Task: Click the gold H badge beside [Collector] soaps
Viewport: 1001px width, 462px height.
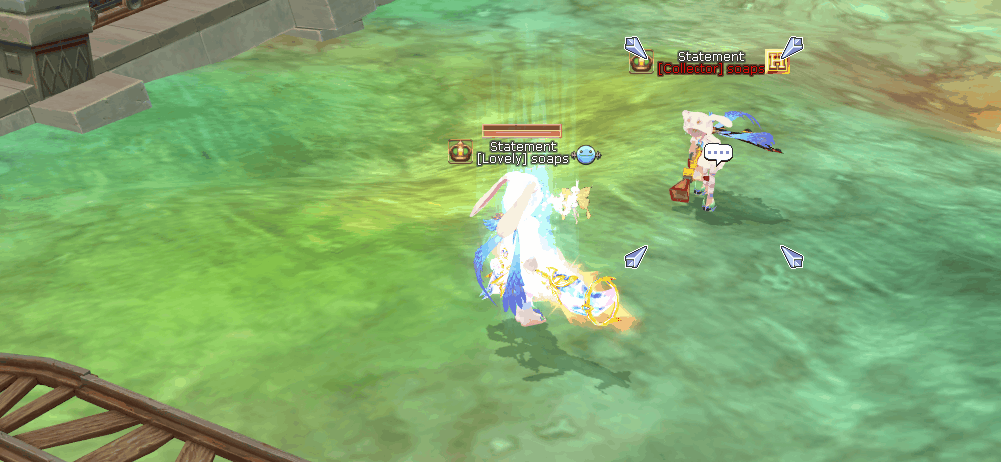Action: click(x=776, y=62)
